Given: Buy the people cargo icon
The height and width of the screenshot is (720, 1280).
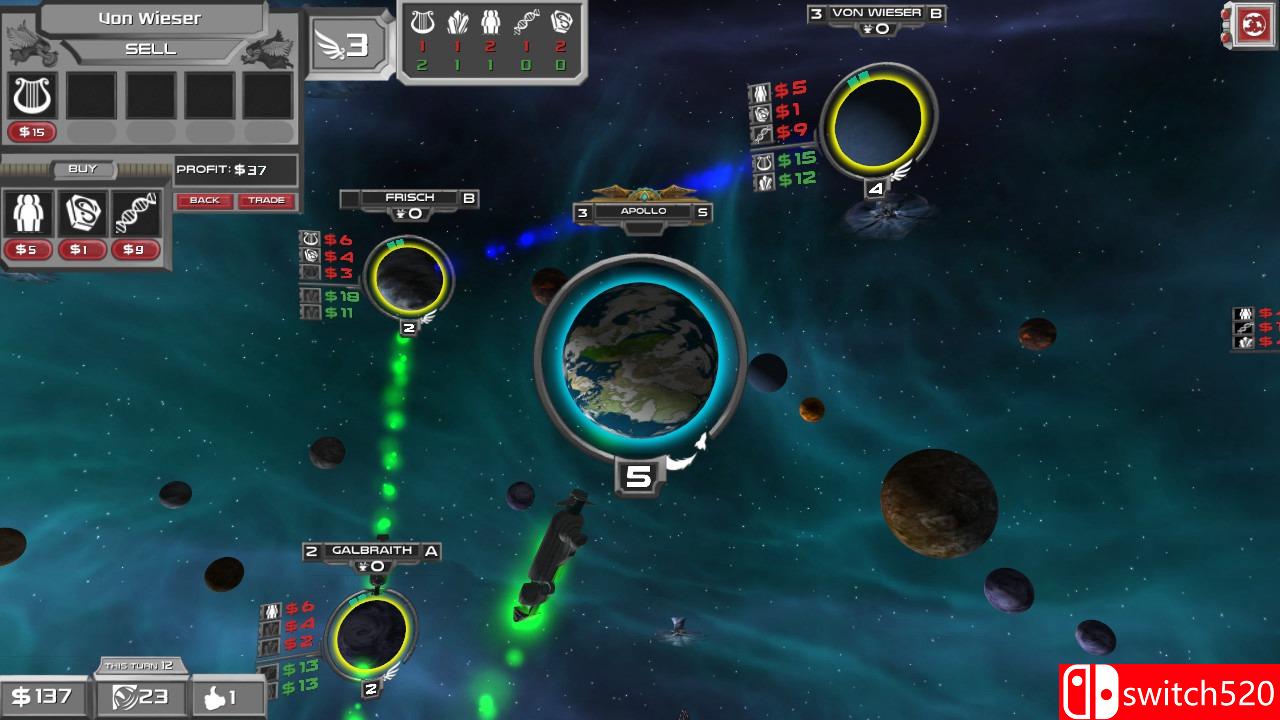Looking at the screenshot, I should [27, 213].
